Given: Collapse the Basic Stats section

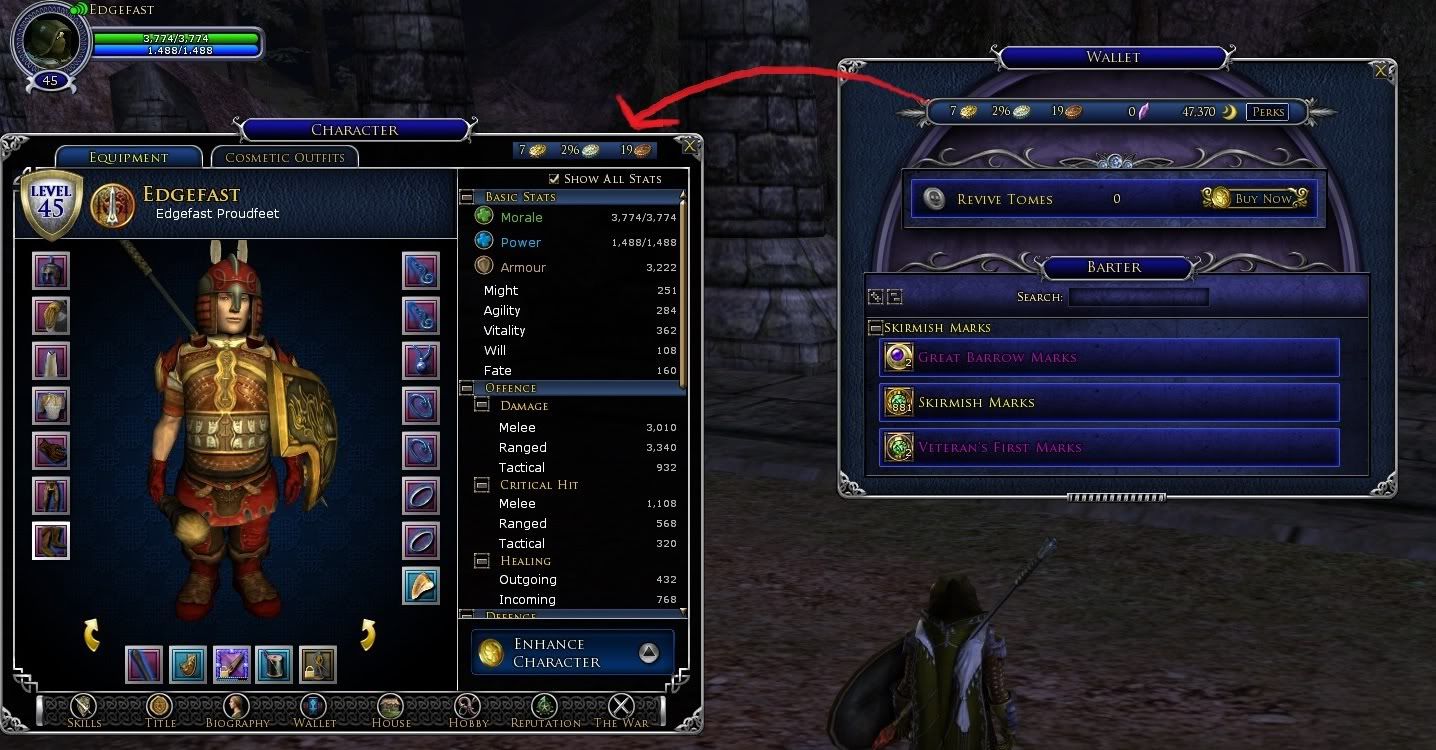Looking at the screenshot, I should click(467, 197).
